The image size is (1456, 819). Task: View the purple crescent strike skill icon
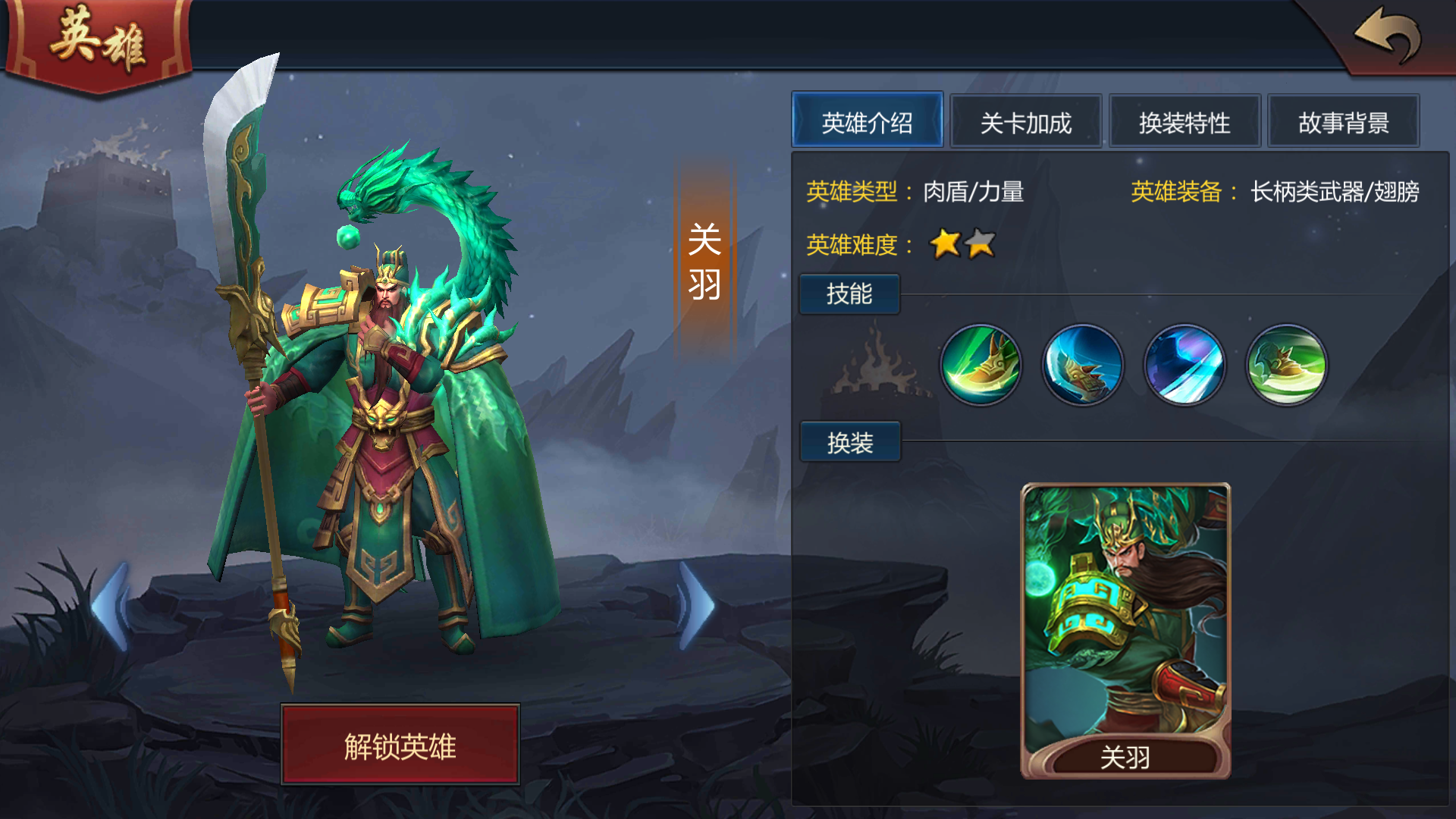(1184, 365)
